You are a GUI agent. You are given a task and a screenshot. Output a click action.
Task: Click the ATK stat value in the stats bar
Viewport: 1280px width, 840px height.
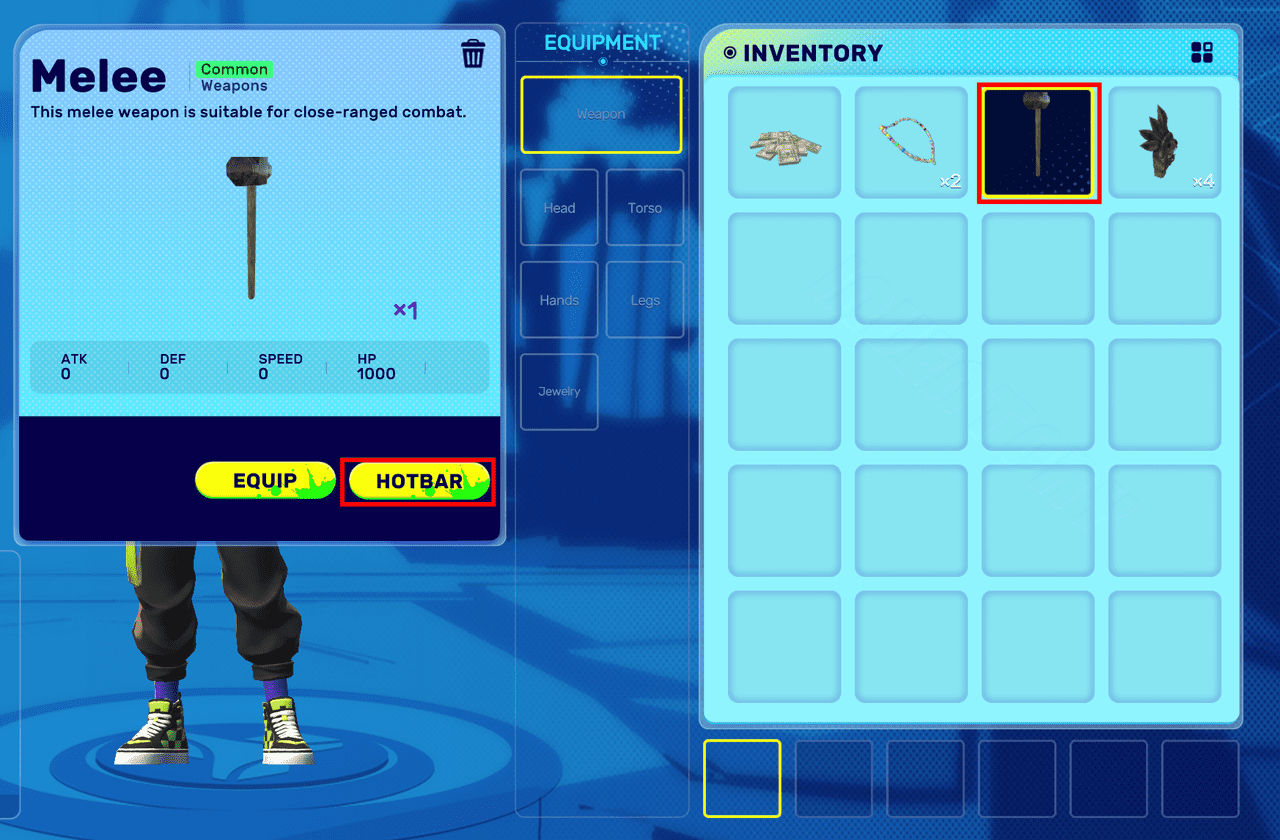[x=74, y=367]
